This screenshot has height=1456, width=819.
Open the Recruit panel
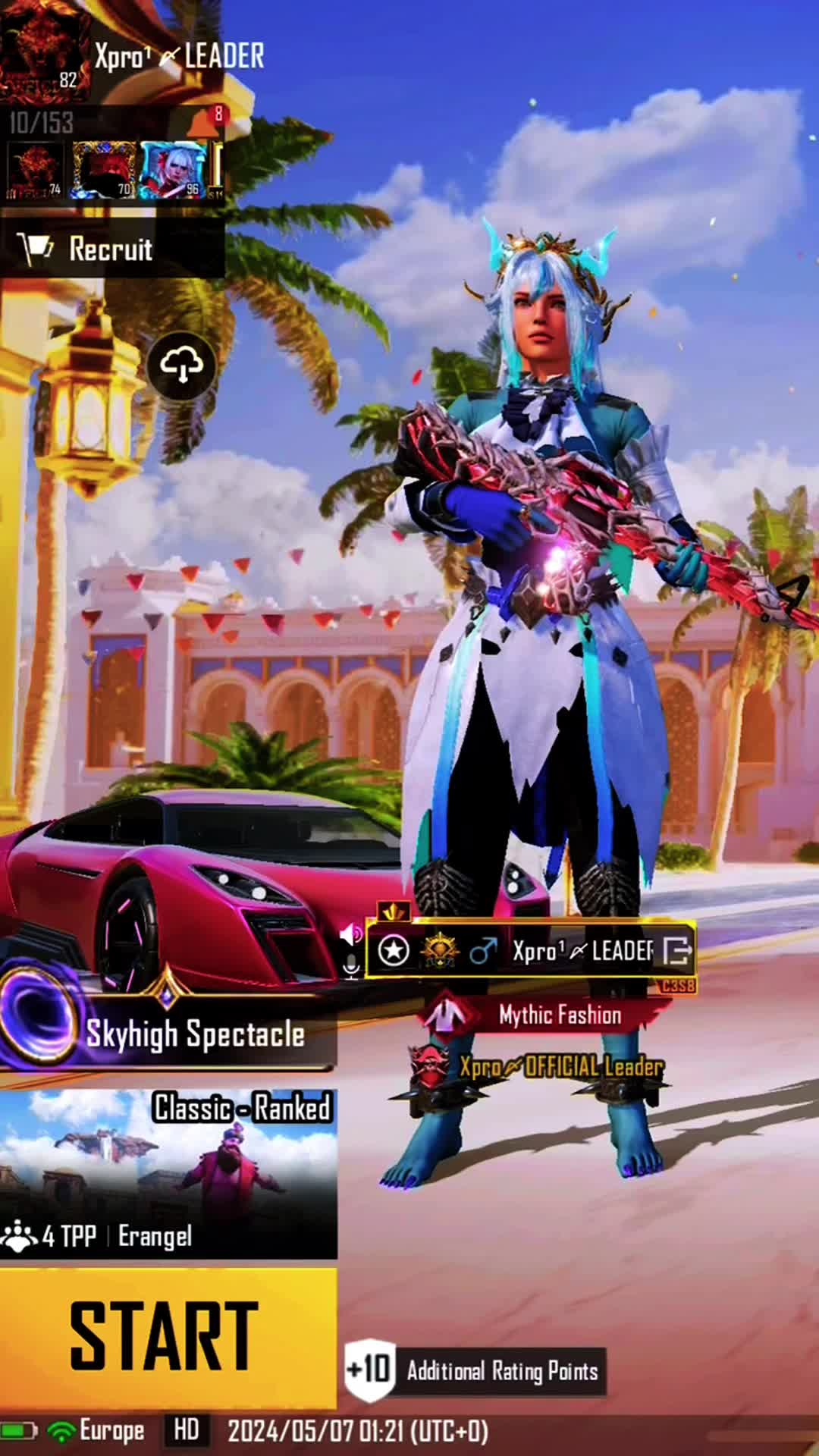(111, 249)
